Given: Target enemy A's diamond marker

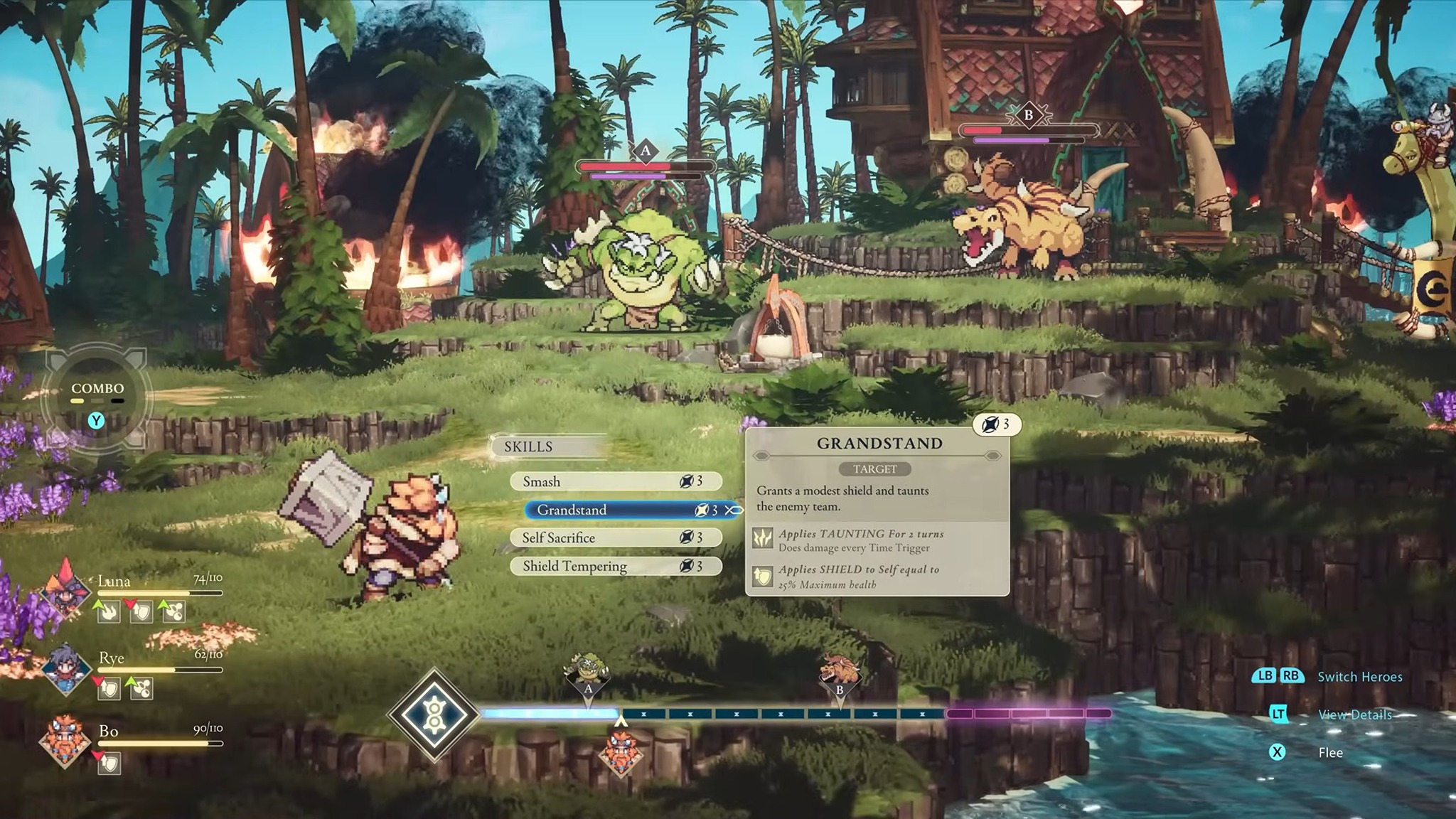Looking at the screenshot, I should (645, 151).
